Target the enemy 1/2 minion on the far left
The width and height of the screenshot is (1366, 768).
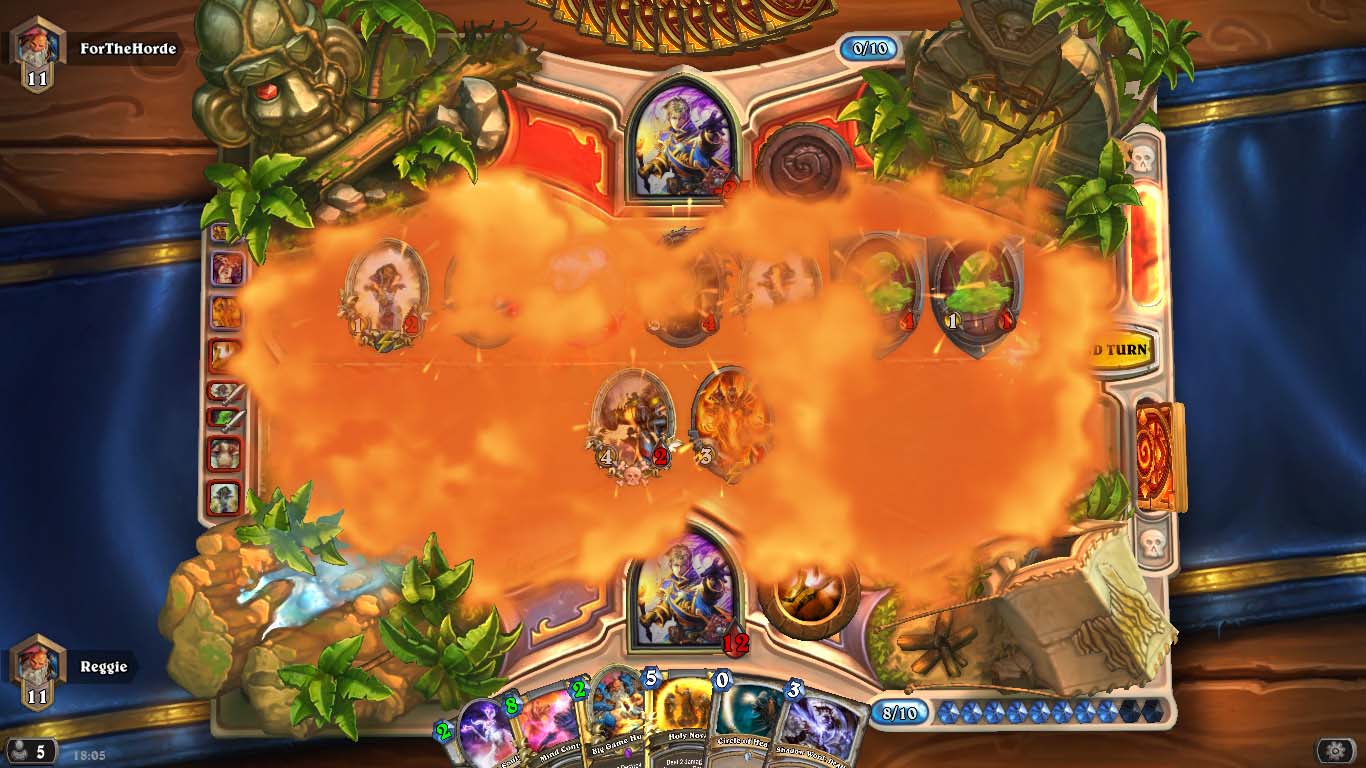click(x=385, y=290)
